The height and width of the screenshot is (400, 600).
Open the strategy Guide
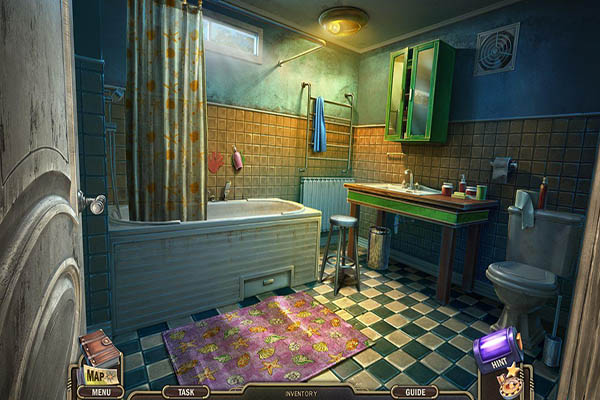pyautogui.click(x=413, y=392)
